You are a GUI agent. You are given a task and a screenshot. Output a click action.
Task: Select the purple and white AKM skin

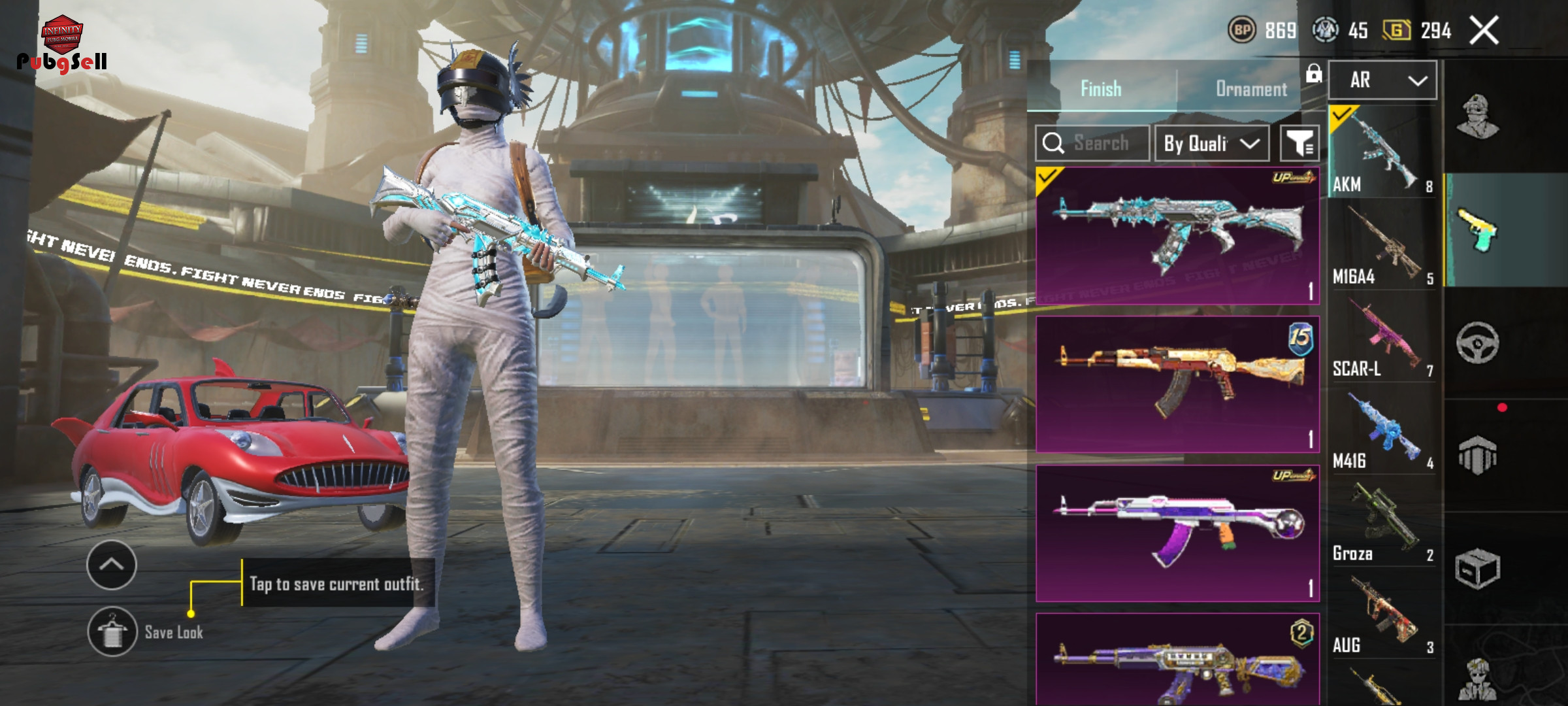point(1177,533)
